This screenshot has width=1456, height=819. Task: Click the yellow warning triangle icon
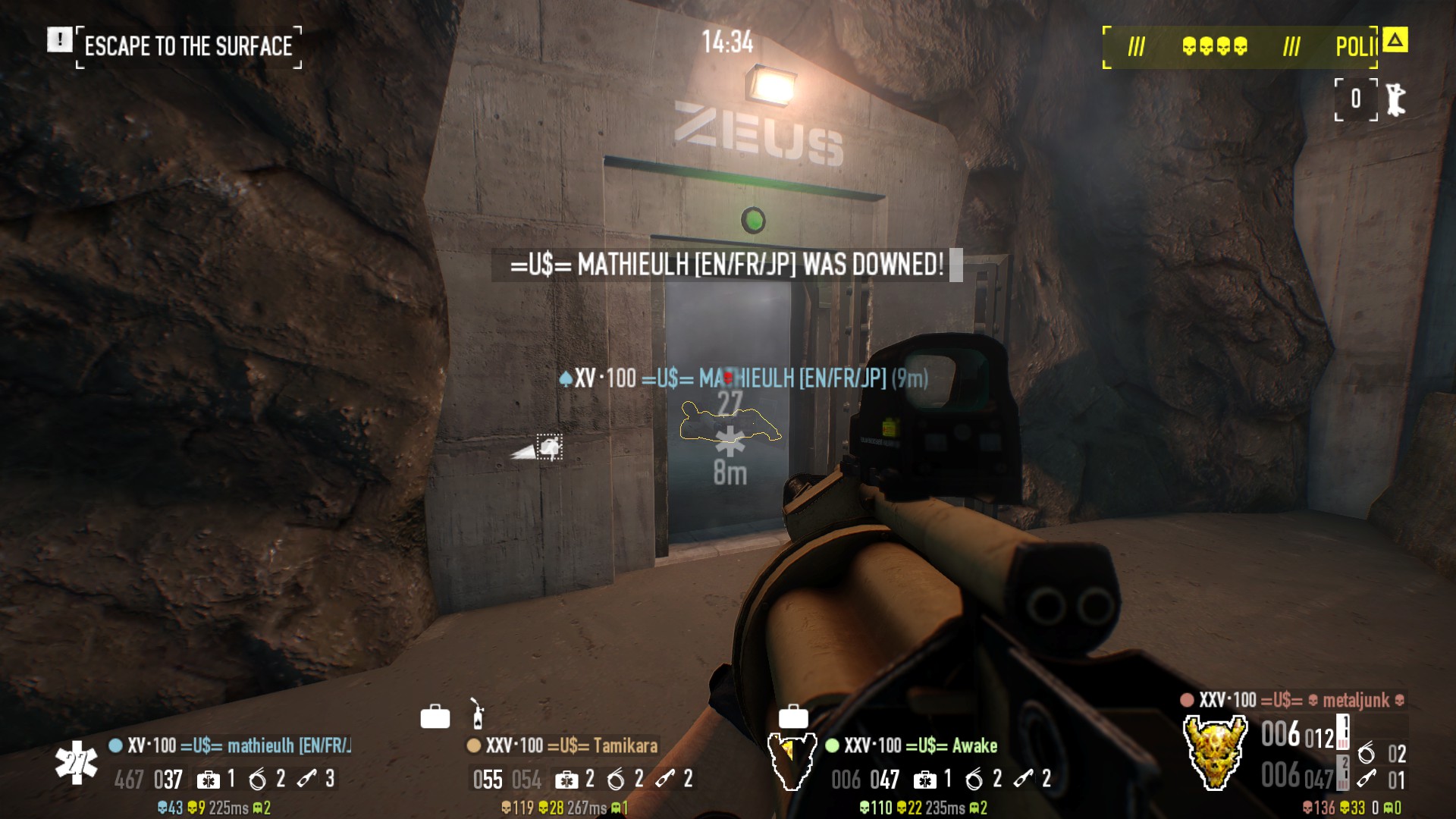(1395, 39)
